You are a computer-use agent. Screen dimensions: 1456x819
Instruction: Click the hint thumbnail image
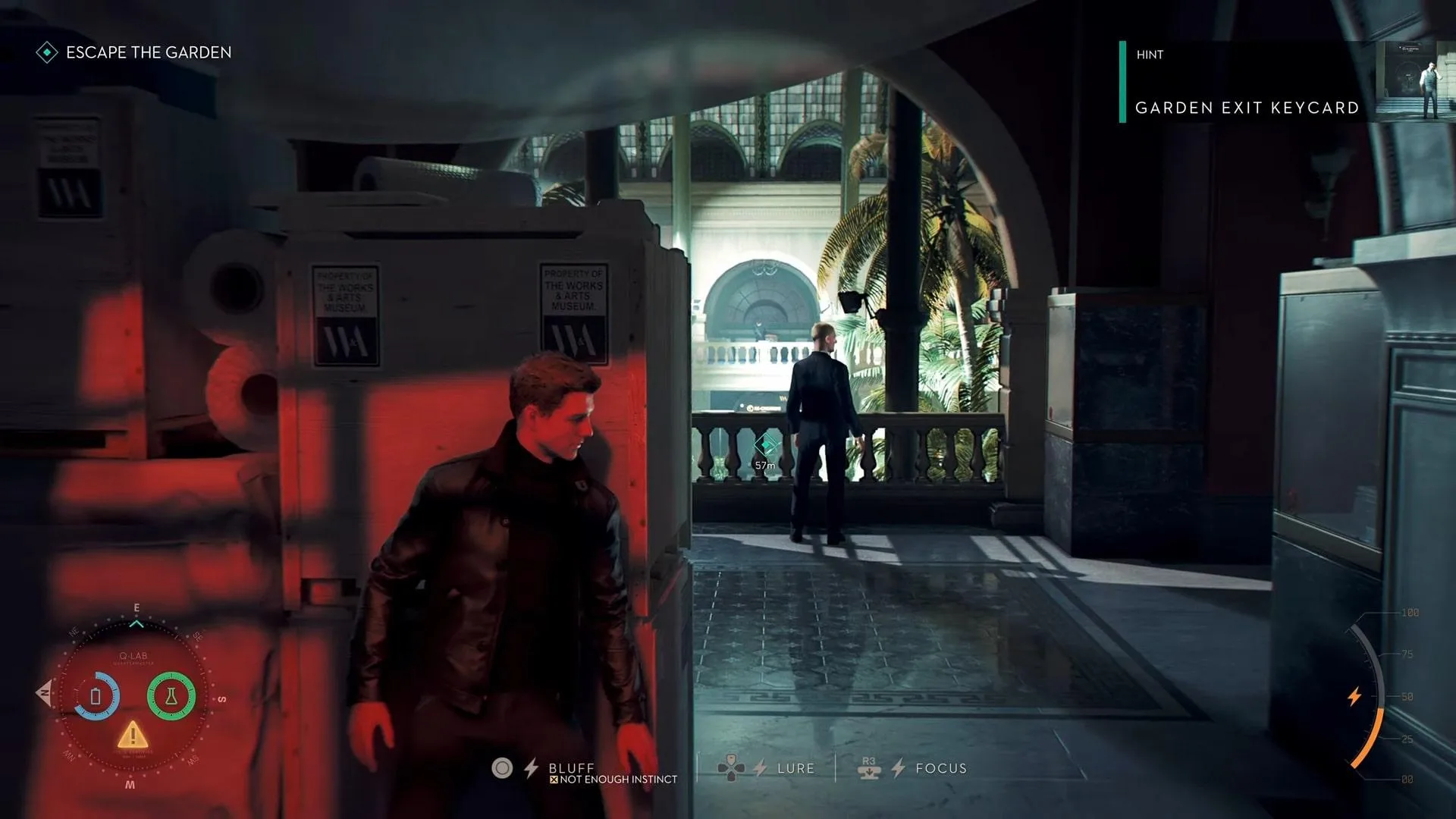click(x=1413, y=81)
